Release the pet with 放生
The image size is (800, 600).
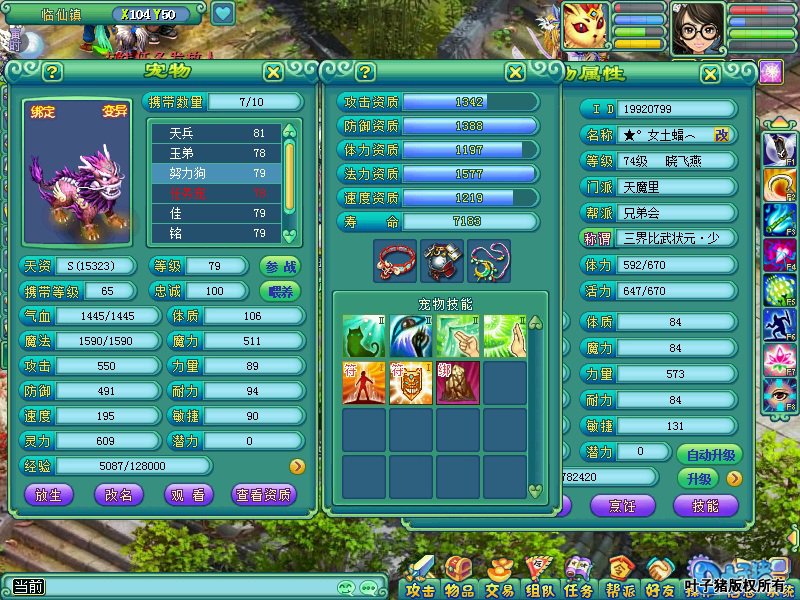coord(54,494)
